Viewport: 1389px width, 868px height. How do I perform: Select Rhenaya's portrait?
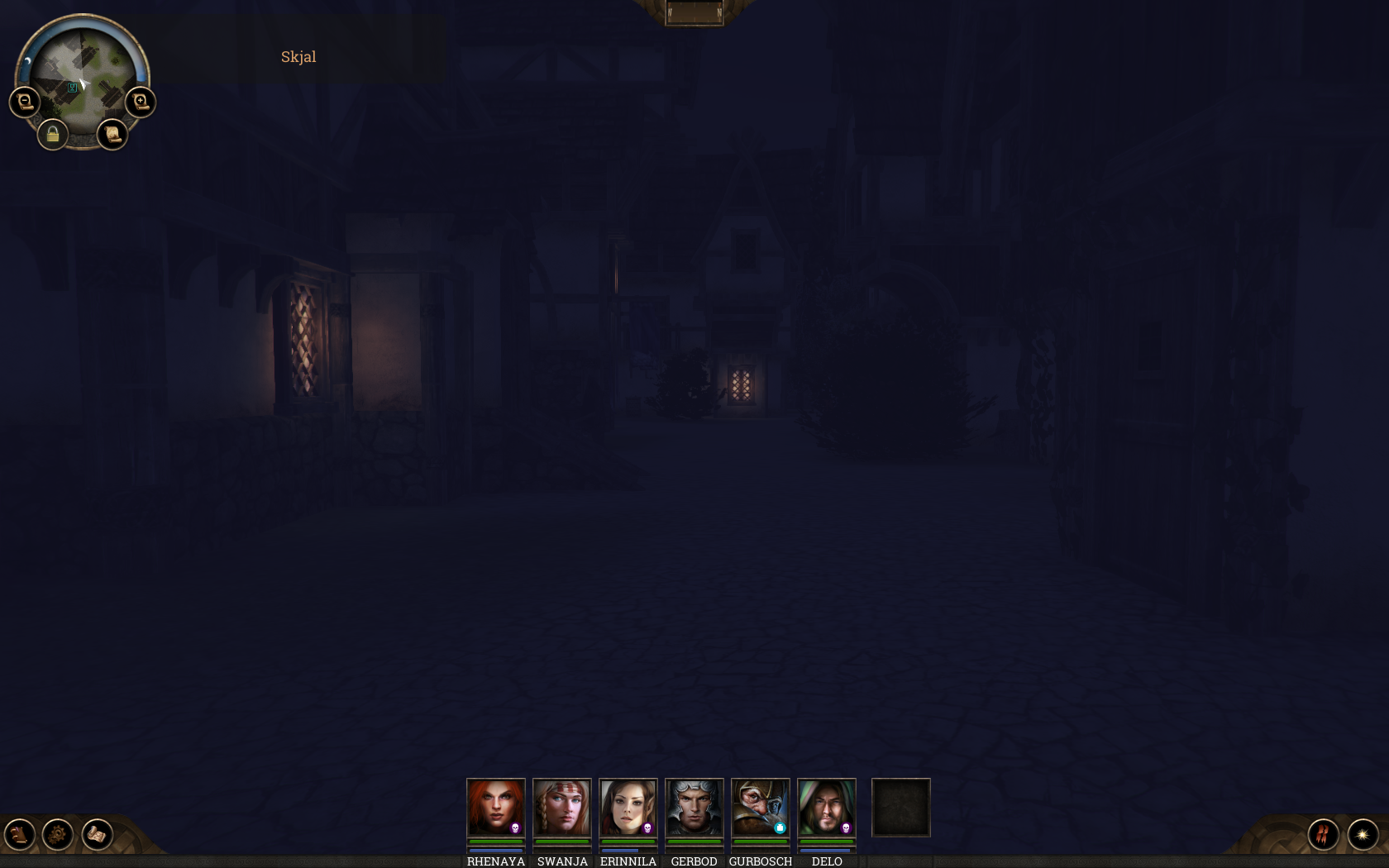[x=496, y=808]
